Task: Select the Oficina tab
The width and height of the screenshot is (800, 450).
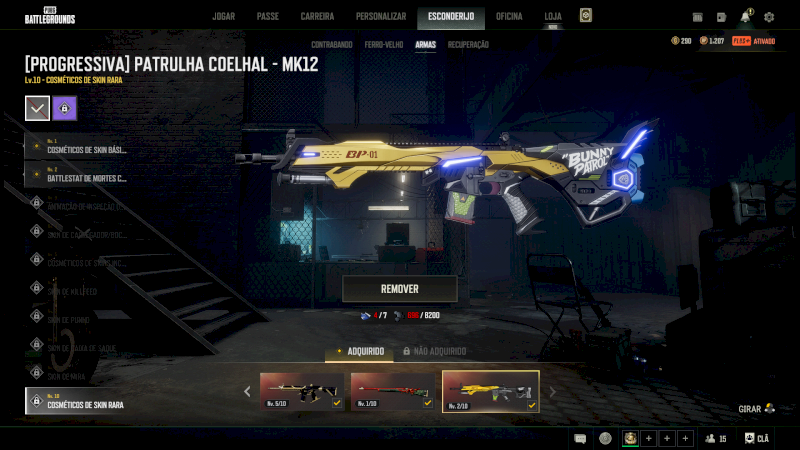Action: (509, 16)
